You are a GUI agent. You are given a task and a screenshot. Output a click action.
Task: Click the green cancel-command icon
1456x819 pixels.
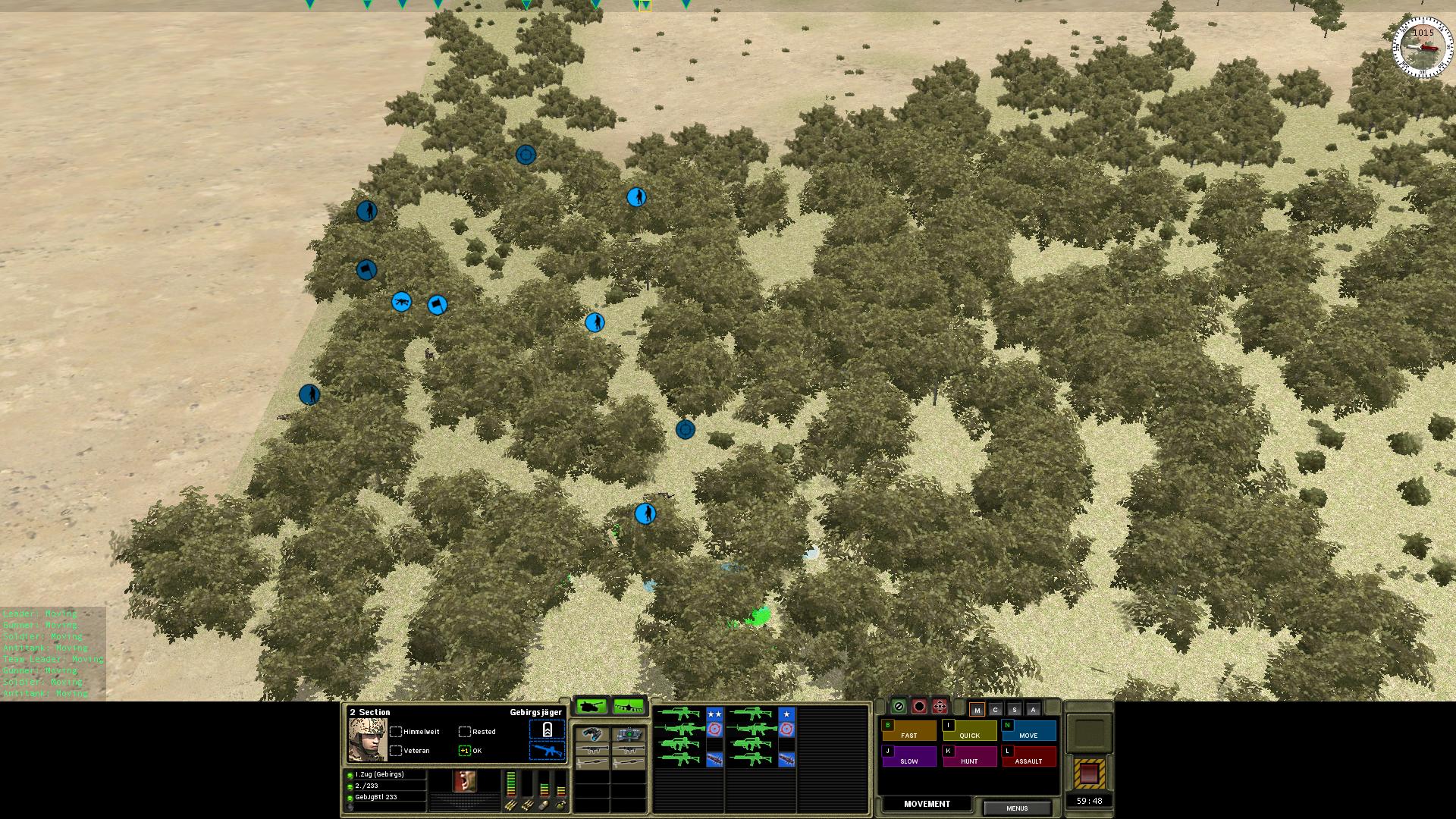point(899,706)
